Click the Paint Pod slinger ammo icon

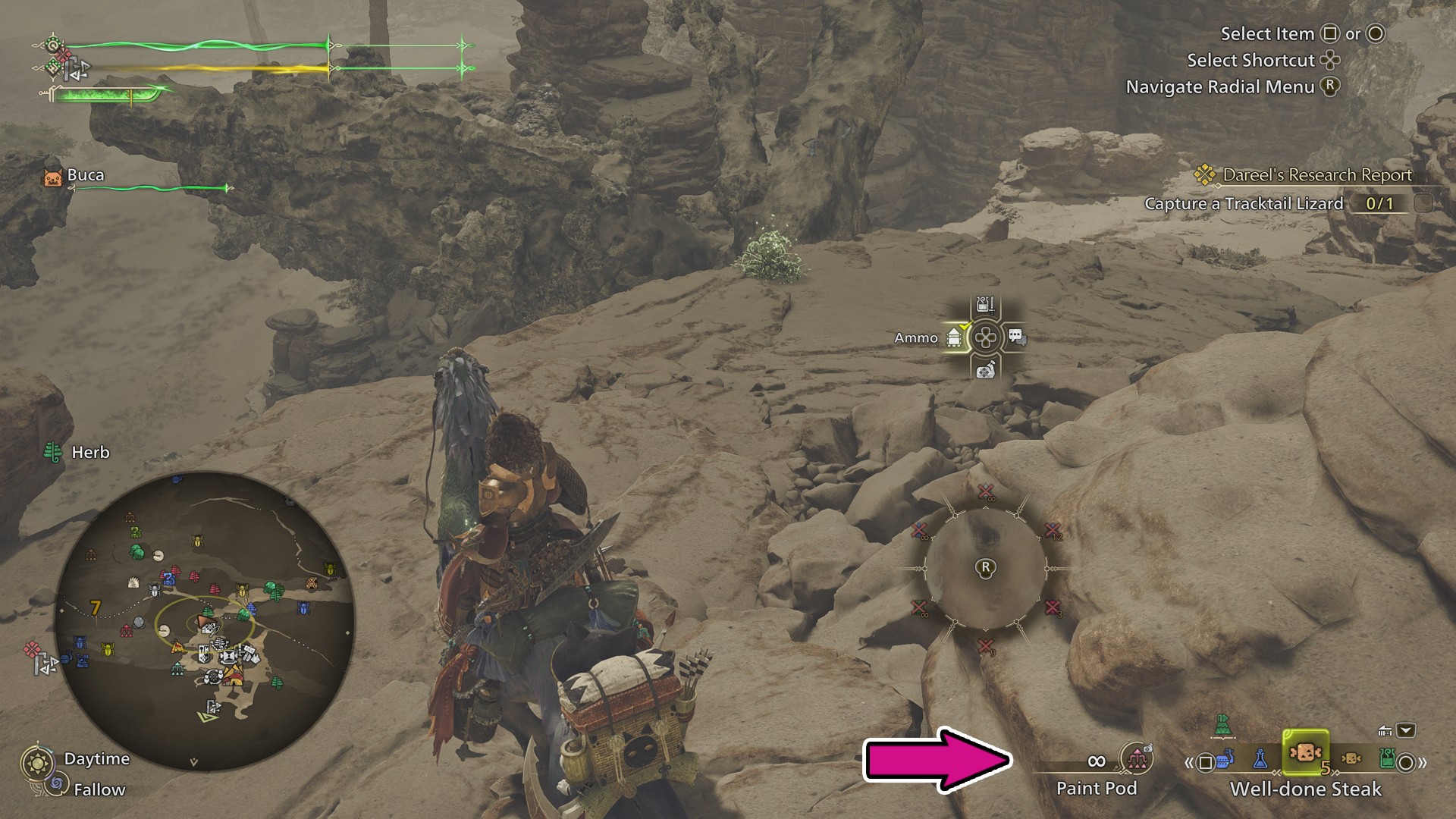[x=1136, y=758]
